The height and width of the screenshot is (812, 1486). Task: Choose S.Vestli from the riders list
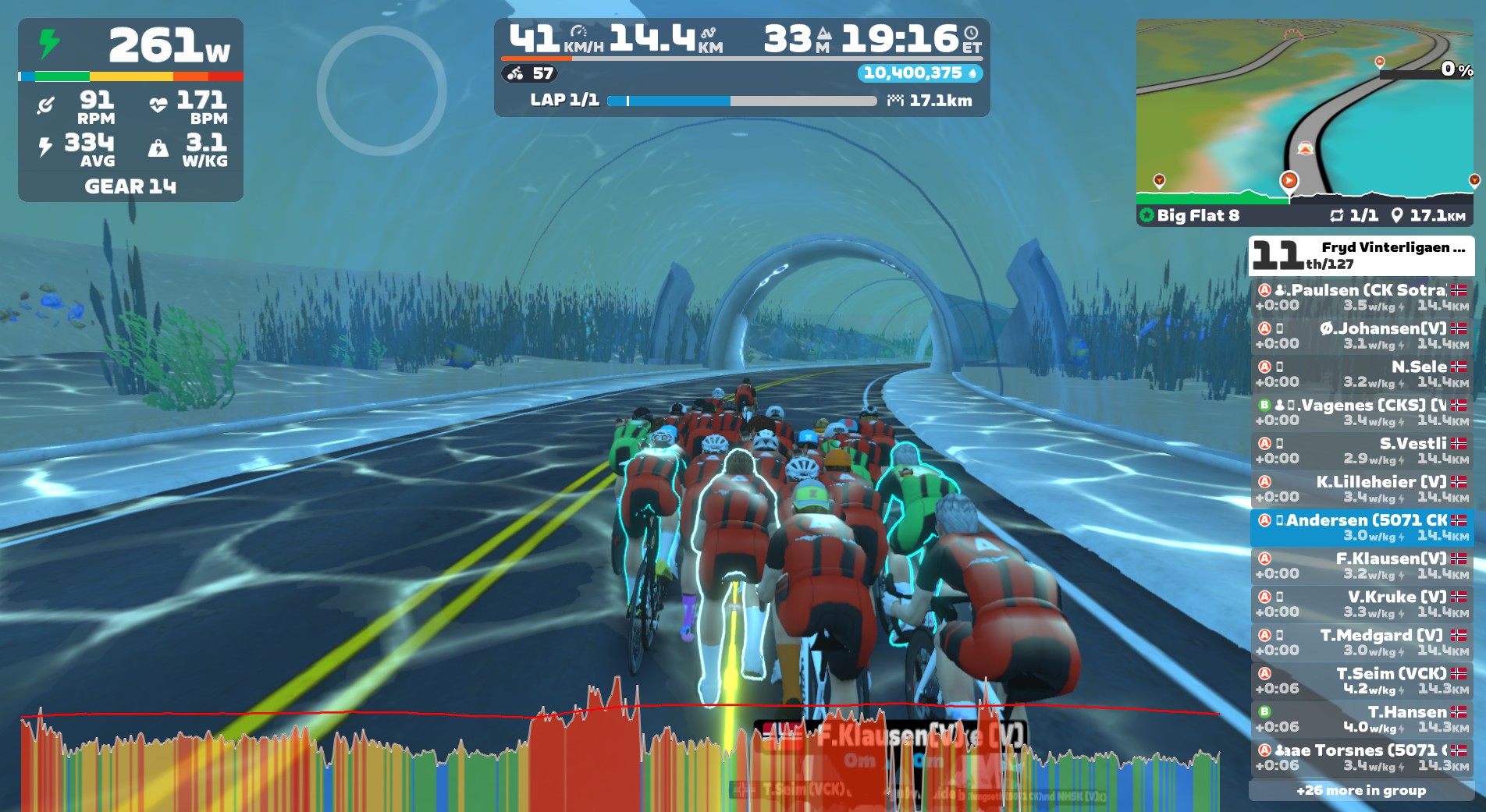click(x=1361, y=450)
